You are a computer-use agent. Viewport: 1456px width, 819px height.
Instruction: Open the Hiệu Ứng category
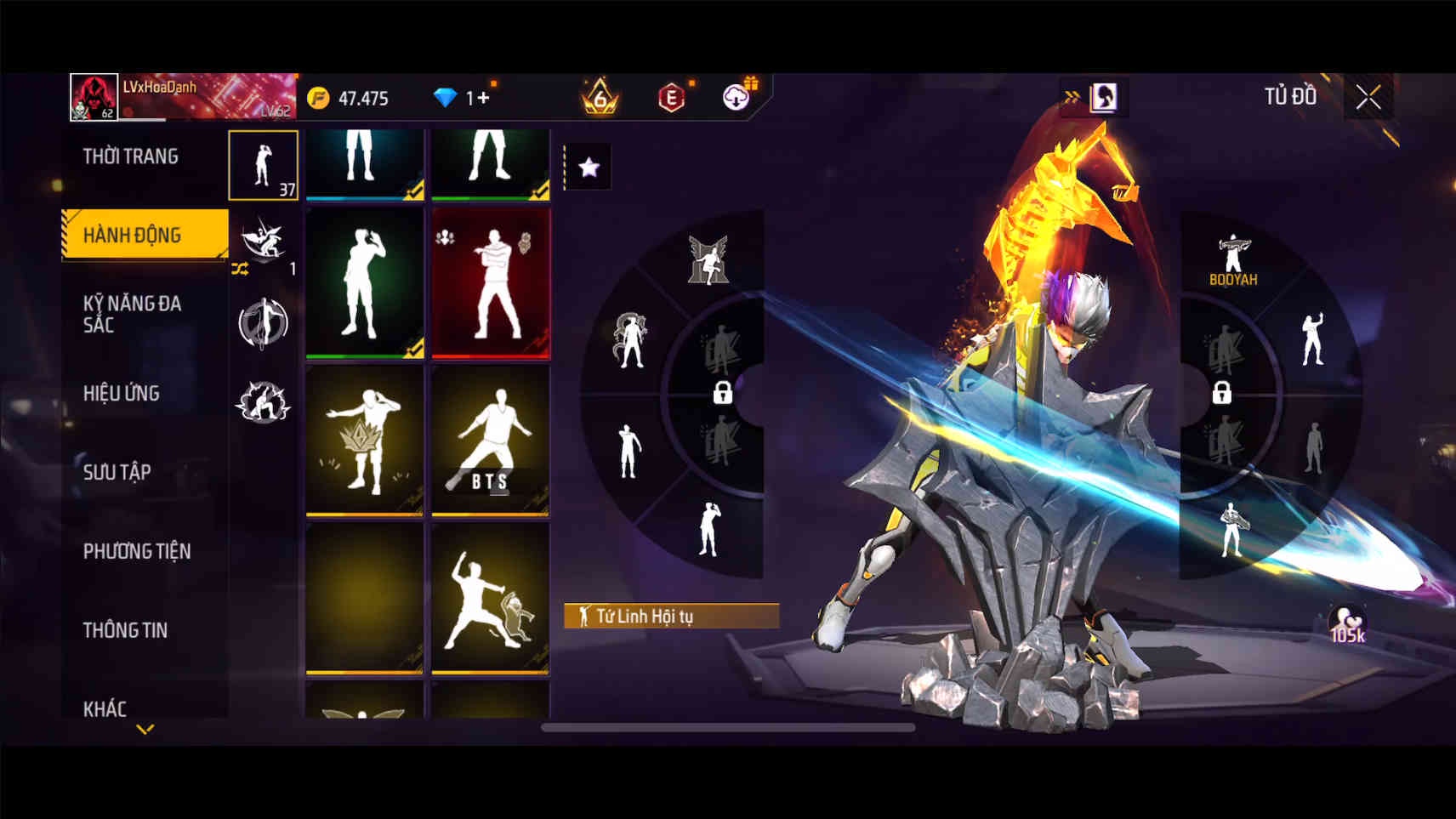122,393
